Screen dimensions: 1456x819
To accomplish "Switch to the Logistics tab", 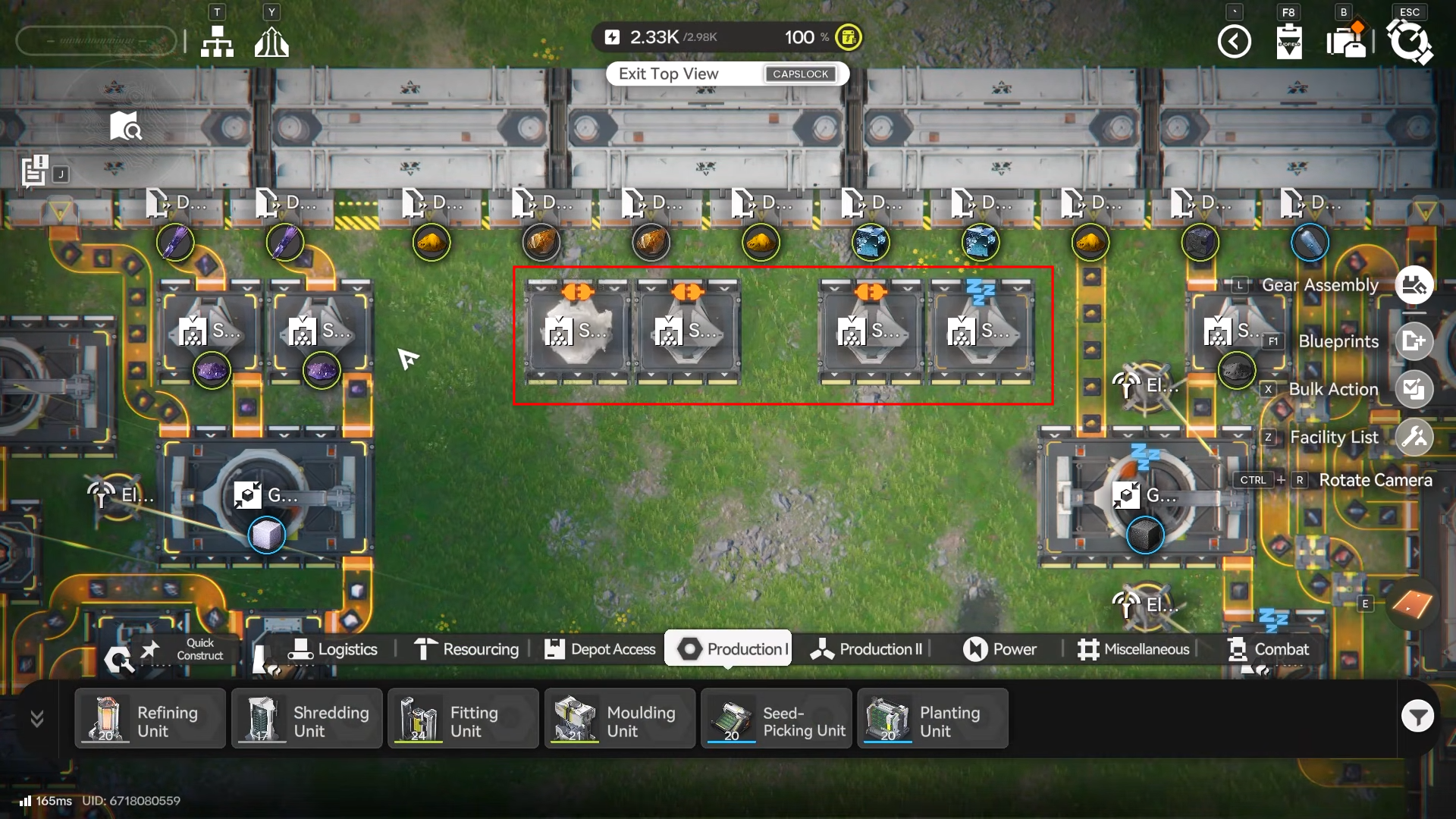I will [x=332, y=649].
